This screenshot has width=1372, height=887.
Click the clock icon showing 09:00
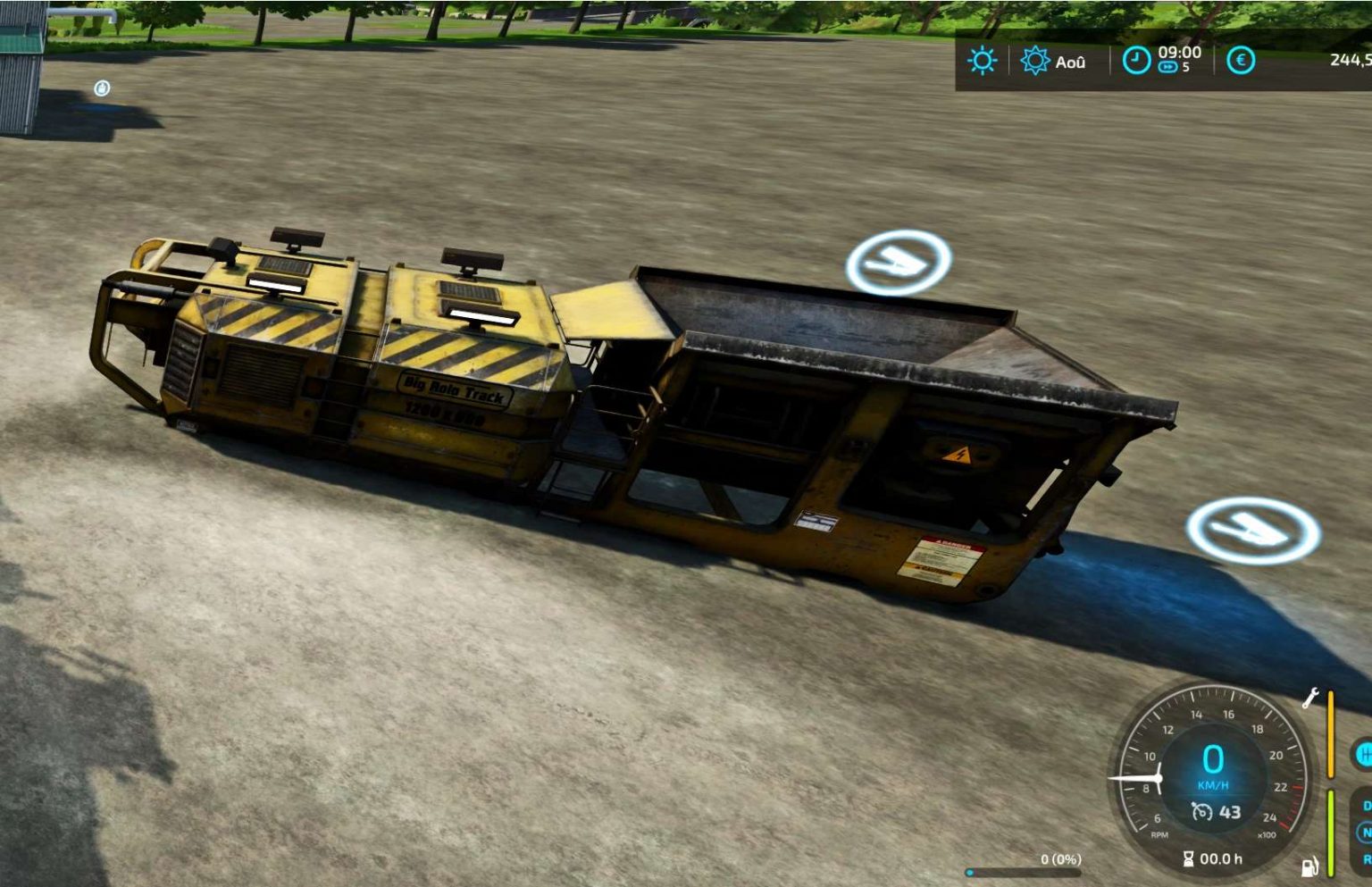click(1137, 61)
